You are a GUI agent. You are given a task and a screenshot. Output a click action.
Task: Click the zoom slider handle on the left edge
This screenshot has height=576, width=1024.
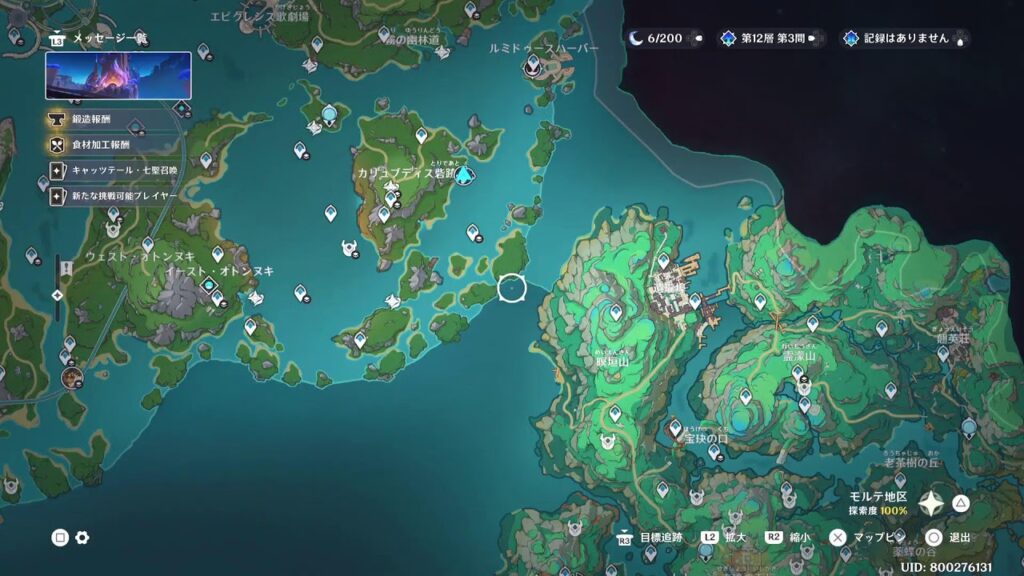point(58,295)
